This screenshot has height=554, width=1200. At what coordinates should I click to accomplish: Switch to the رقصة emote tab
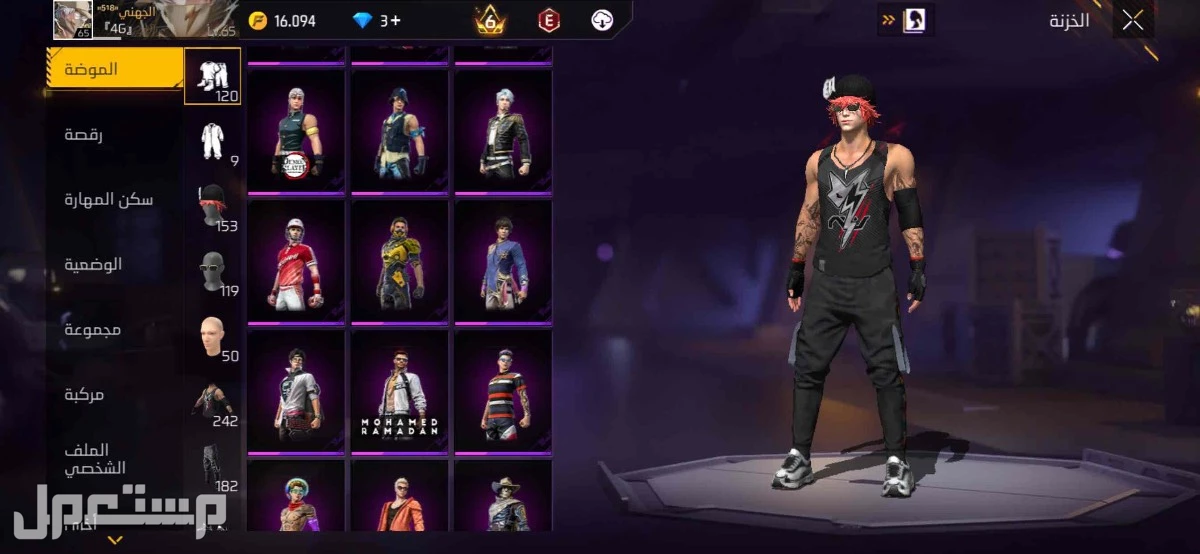(x=85, y=135)
